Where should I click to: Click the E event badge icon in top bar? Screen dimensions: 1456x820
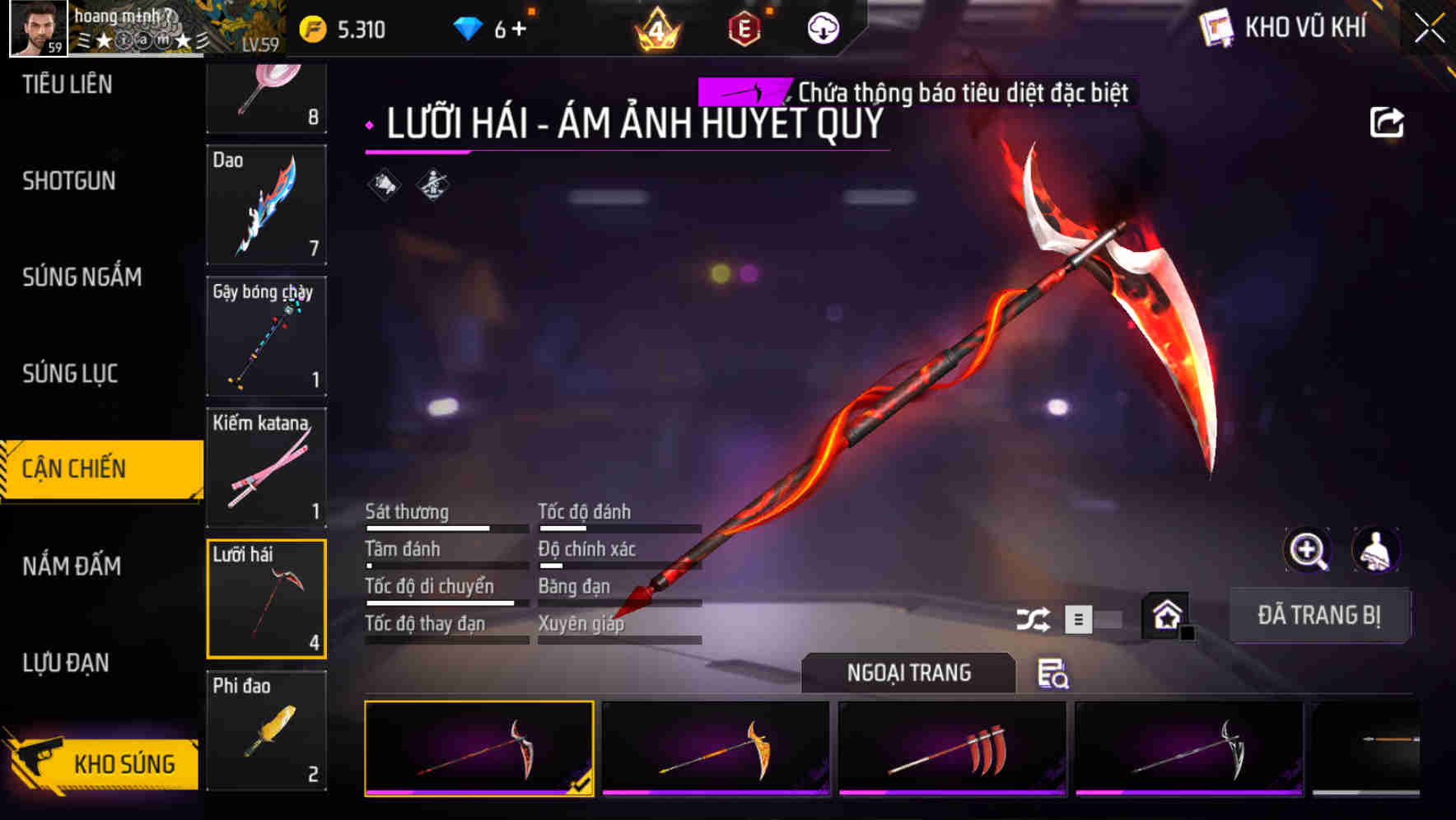point(744,26)
